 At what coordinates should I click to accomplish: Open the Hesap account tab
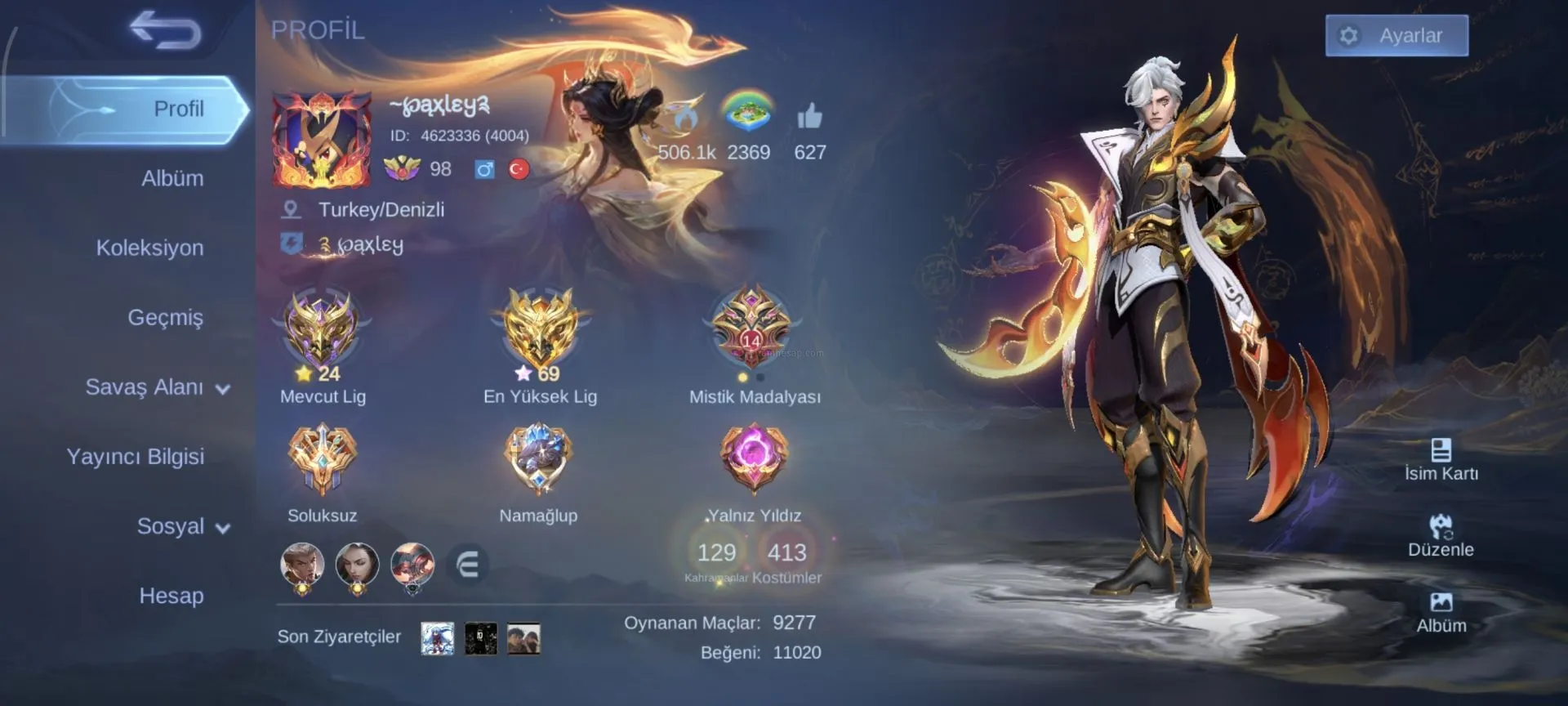point(171,596)
